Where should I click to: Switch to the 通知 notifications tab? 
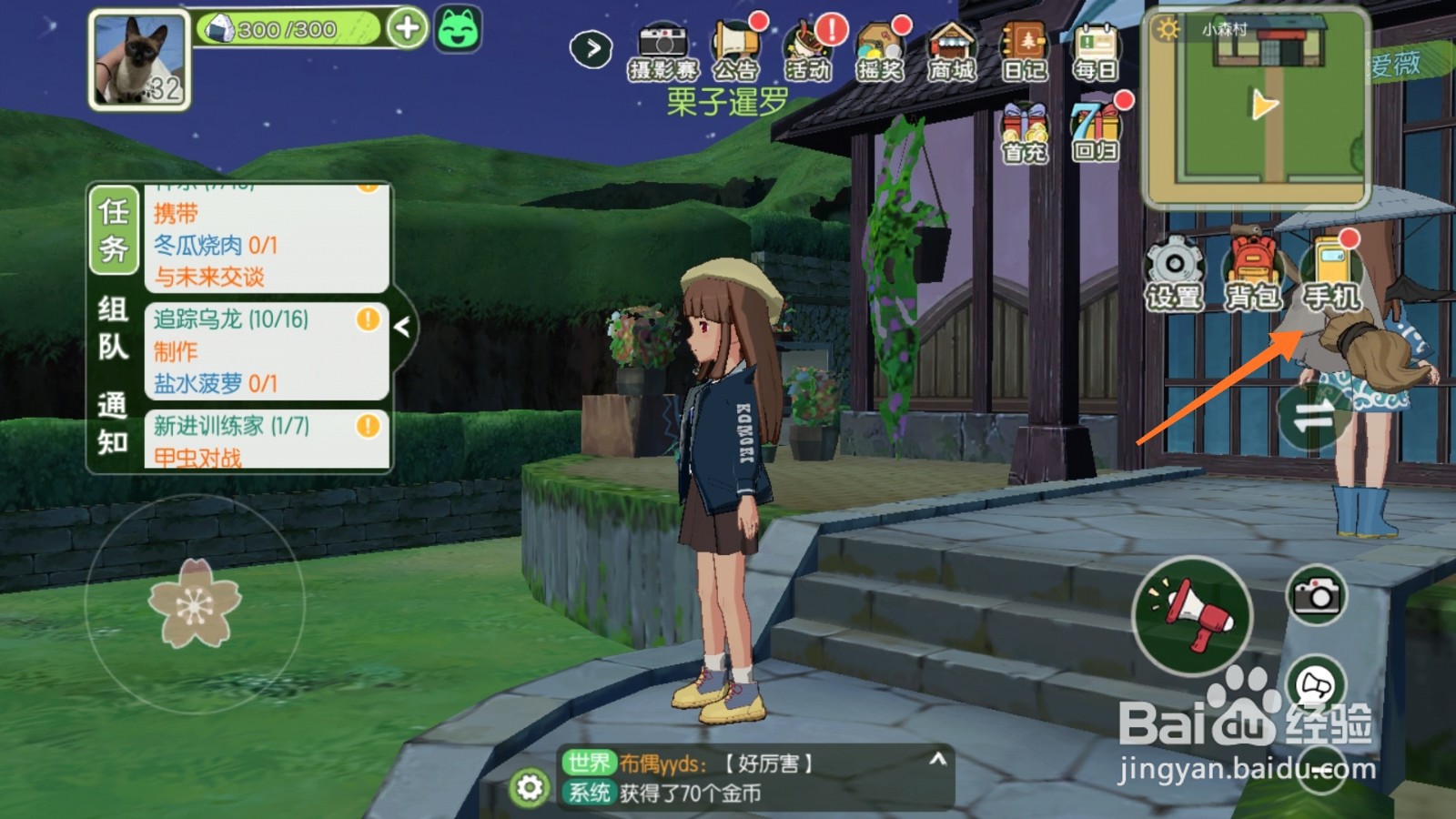(x=113, y=423)
